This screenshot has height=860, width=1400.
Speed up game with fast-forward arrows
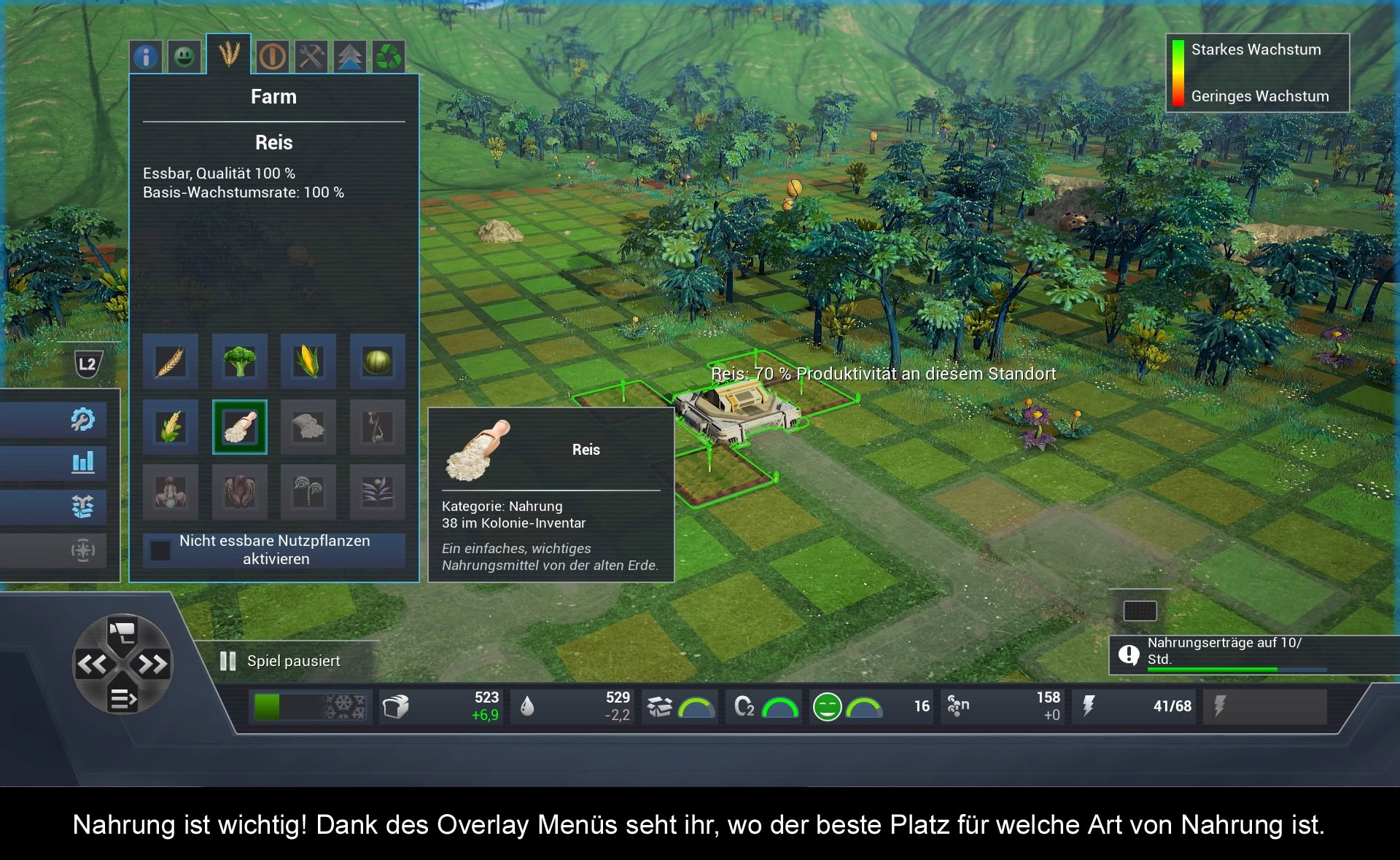pos(153,664)
